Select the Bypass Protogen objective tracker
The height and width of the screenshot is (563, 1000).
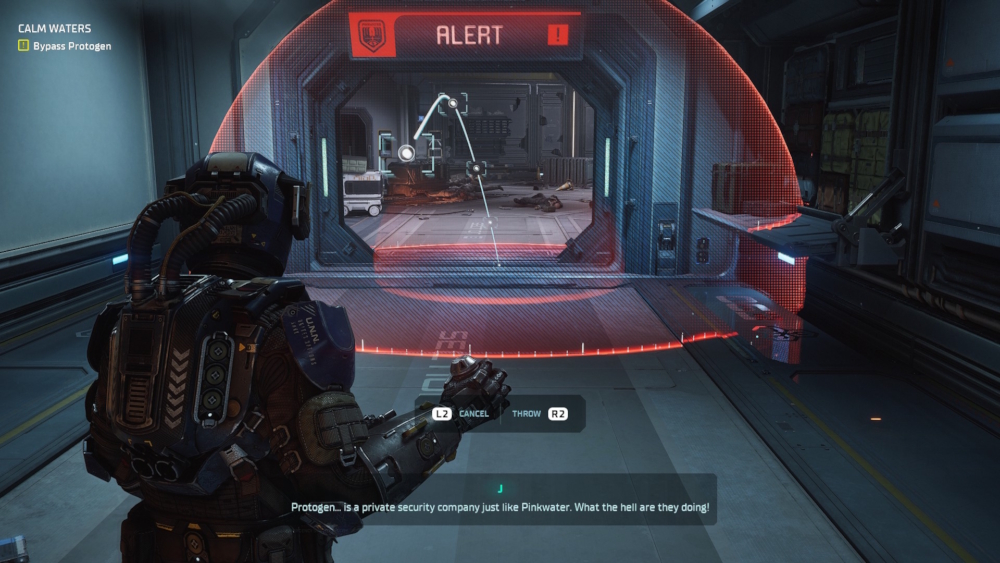[x=64, y=46]
